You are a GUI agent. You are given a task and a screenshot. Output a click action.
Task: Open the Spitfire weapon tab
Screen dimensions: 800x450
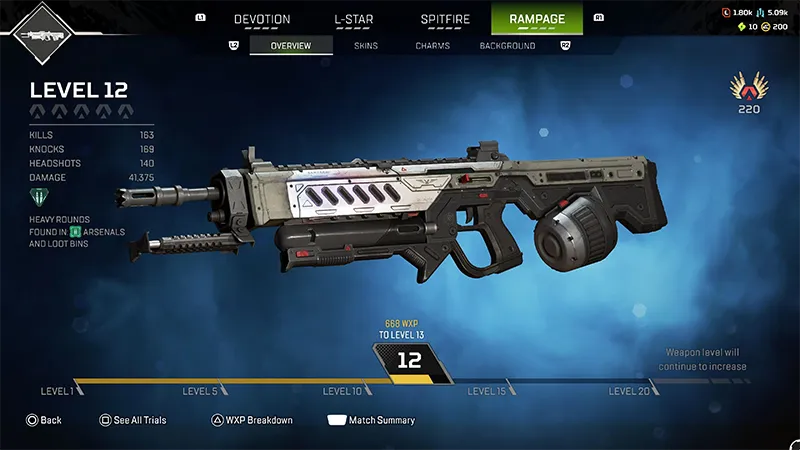[x=445, y=19]
